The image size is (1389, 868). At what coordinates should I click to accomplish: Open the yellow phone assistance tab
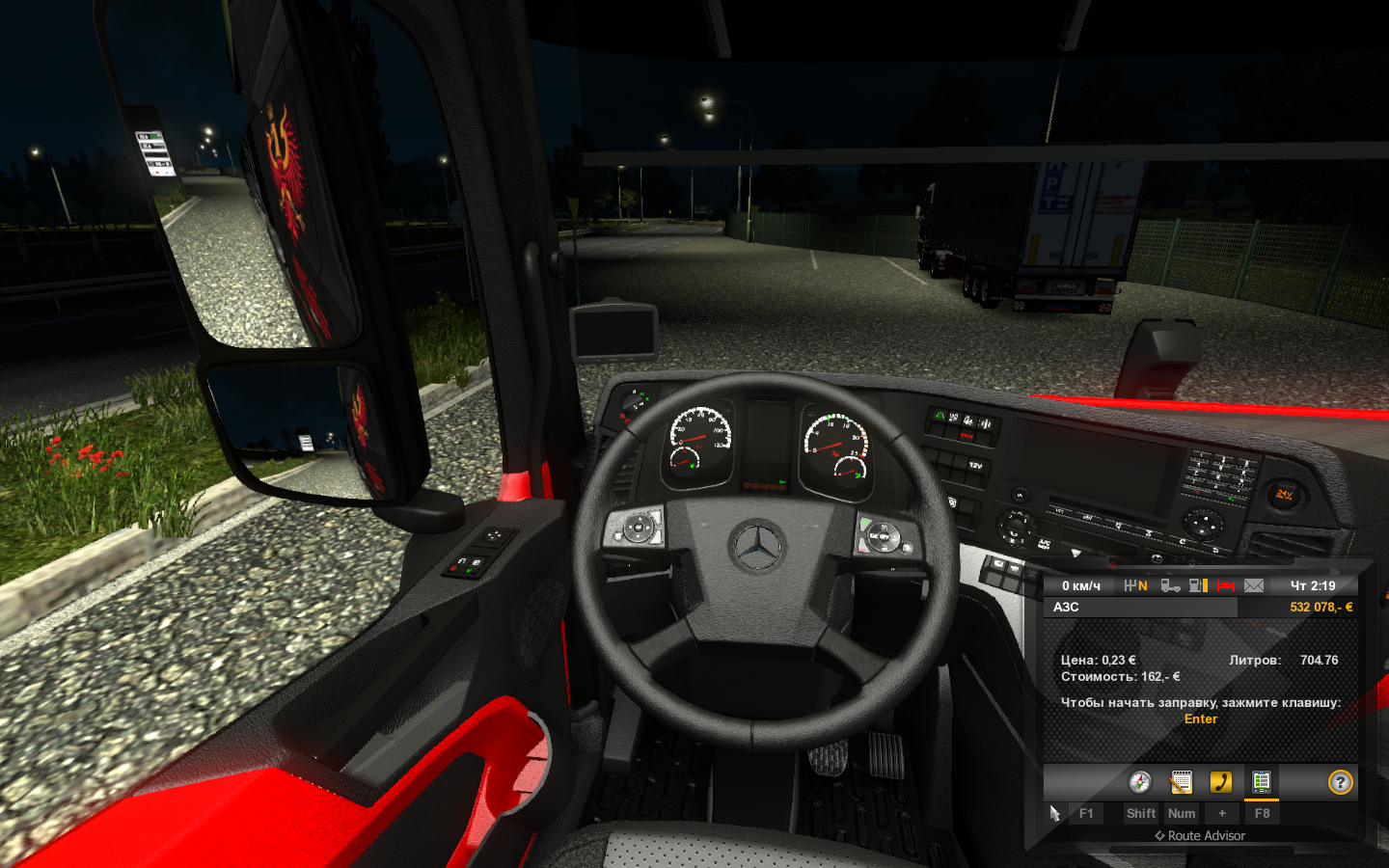(x=1221, y=782)
